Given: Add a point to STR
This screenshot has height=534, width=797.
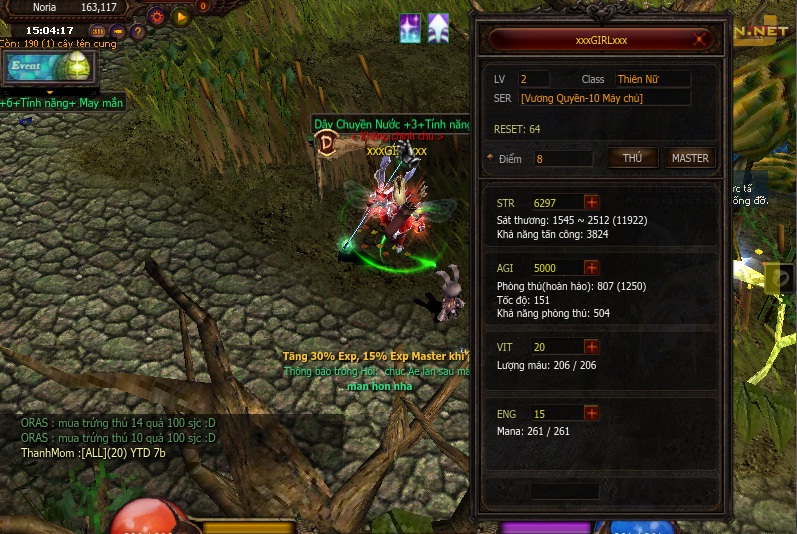Looking at the screenshot, I should 591,202.
